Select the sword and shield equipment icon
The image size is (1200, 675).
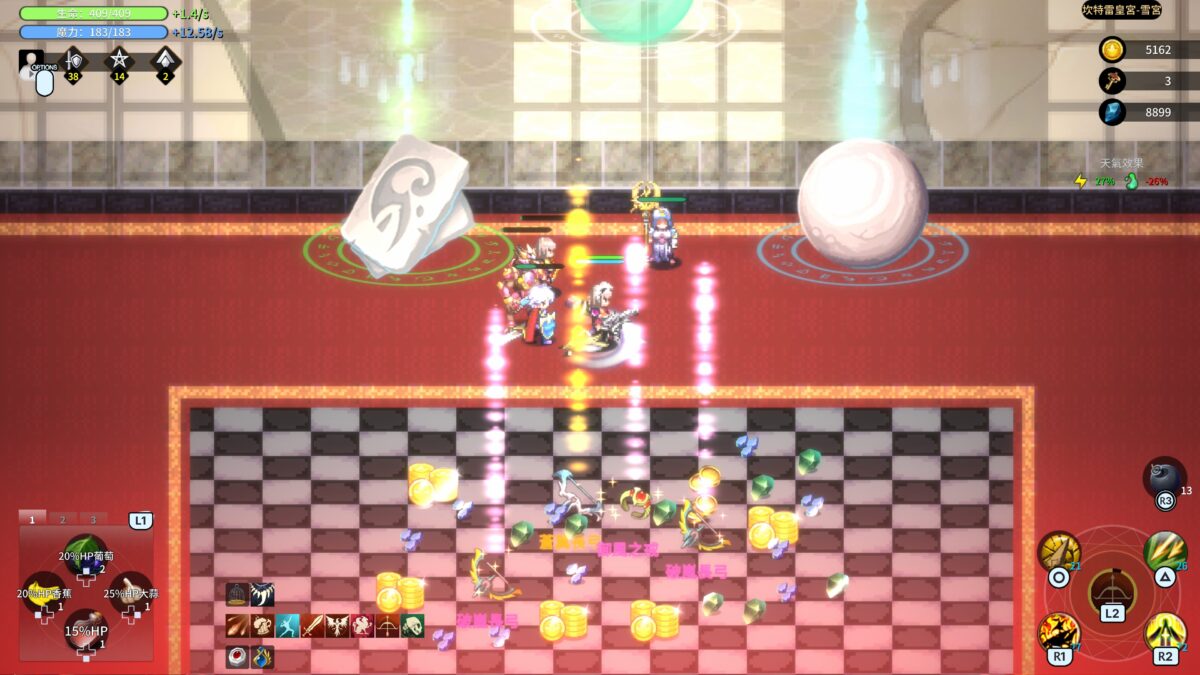click(x=73, y=62)
